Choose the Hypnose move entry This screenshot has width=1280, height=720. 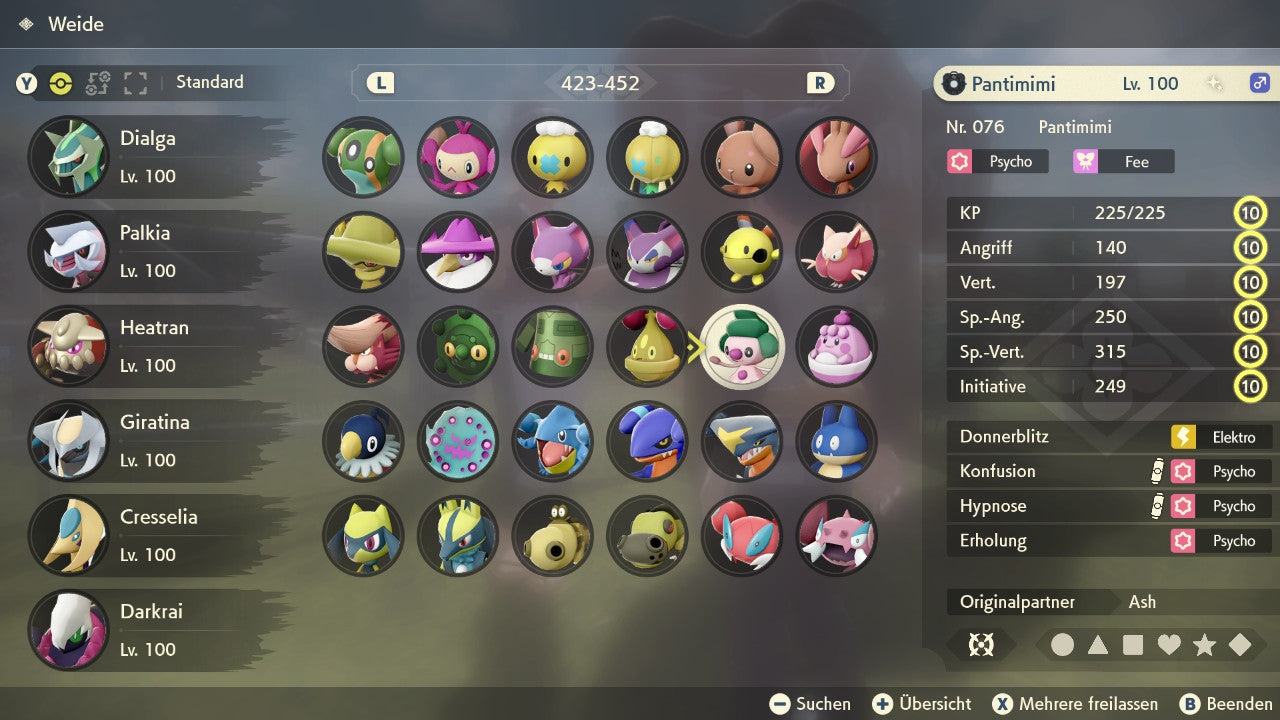pyautogui.click(x=1110, y=506)
